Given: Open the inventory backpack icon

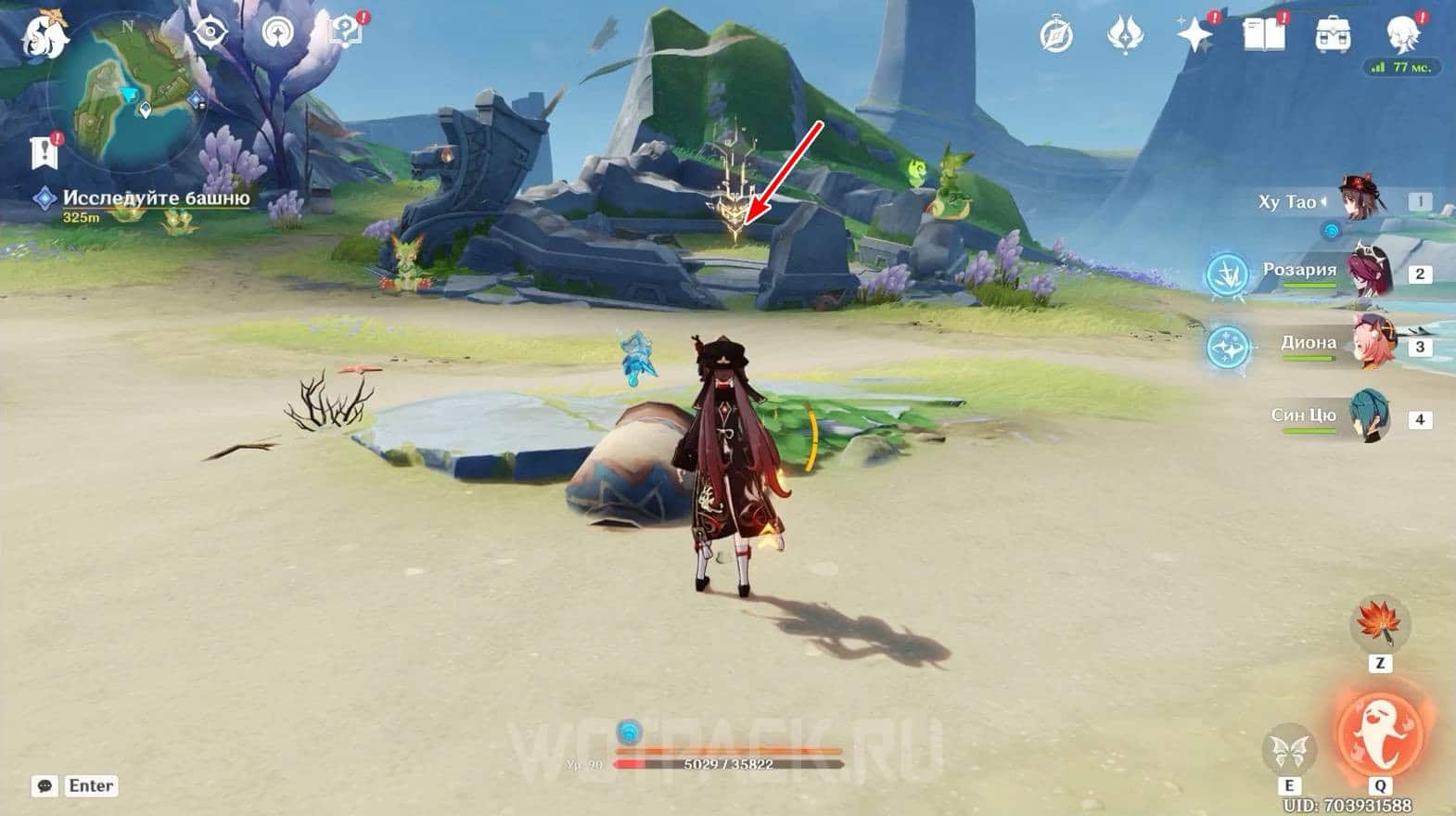Looking at the screenshot, I should pos(1333,36).
